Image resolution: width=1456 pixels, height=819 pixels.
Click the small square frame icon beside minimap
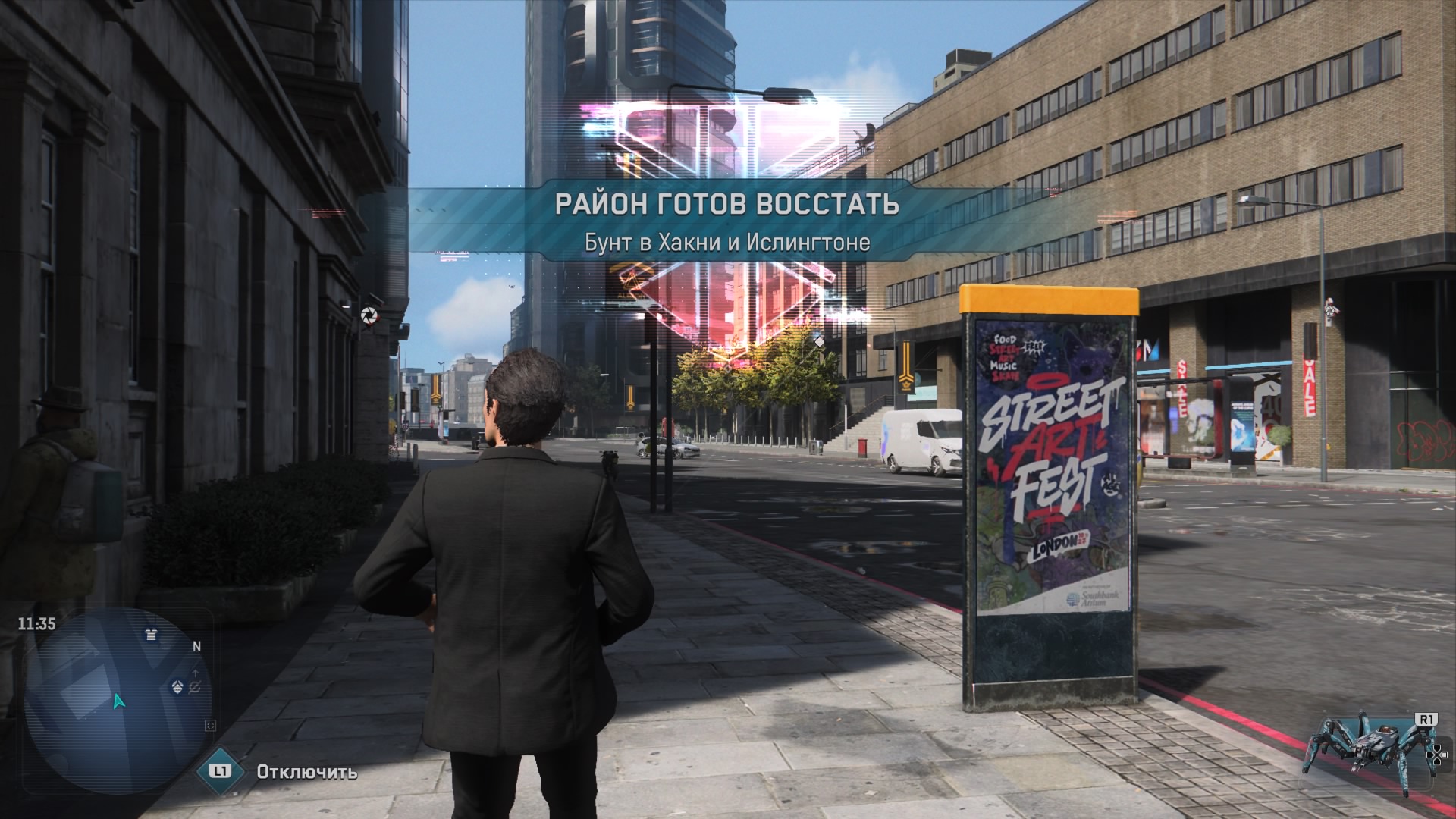(x=211, y=726)
